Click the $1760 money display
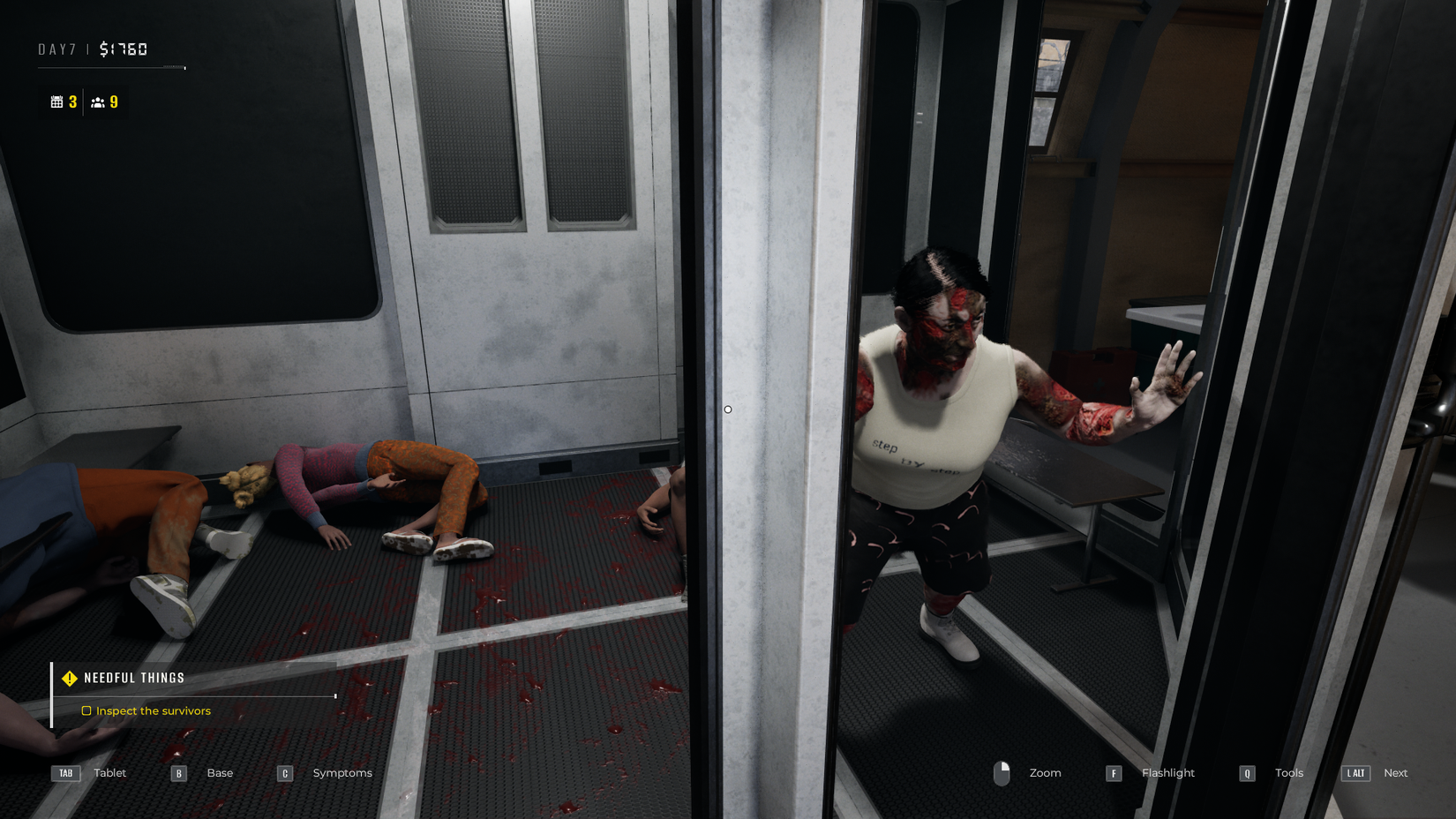1456x819 pixels. 124,49
